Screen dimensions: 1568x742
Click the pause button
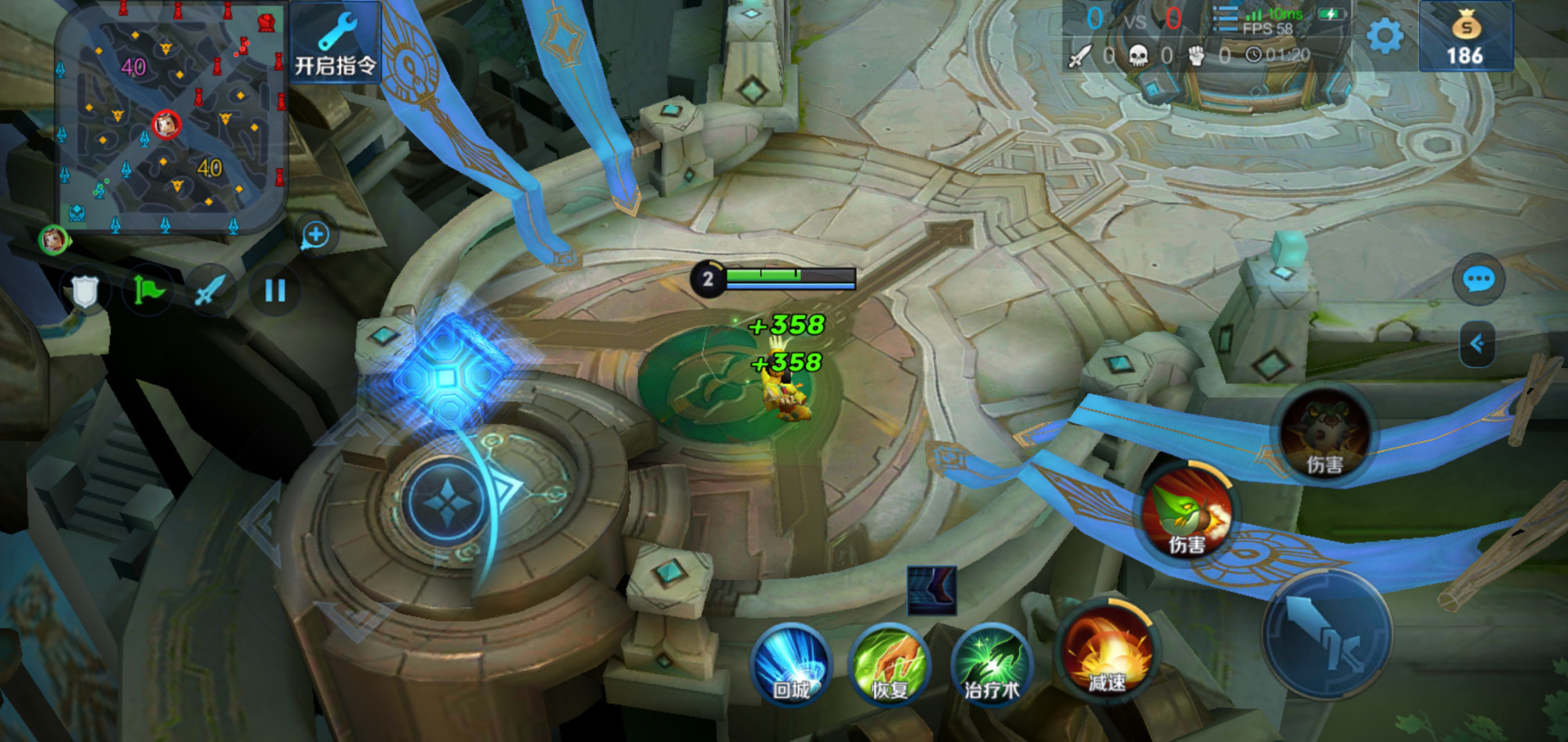point(274,291)
